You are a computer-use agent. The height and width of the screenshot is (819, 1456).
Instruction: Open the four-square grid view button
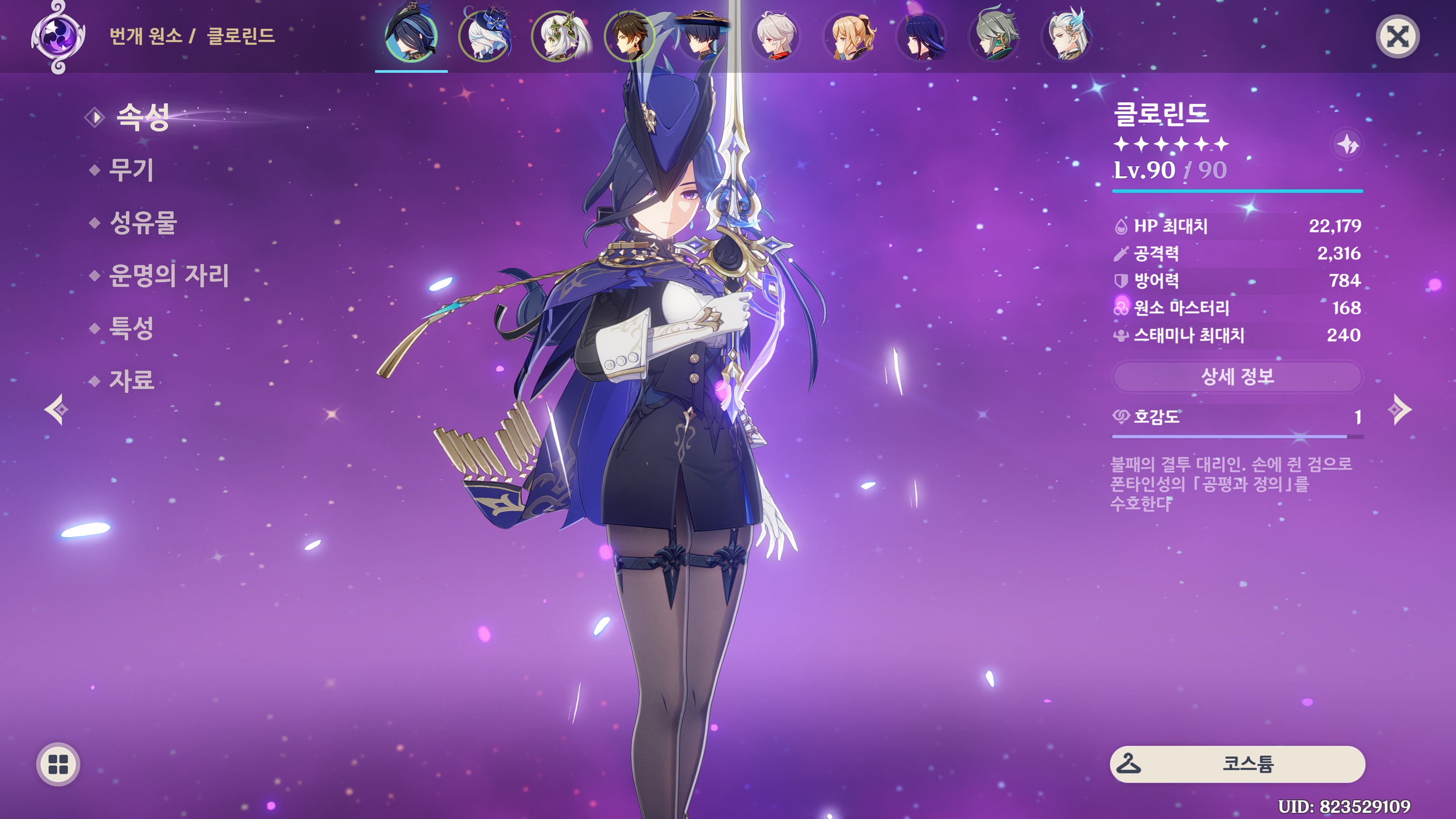pos(58,764)
